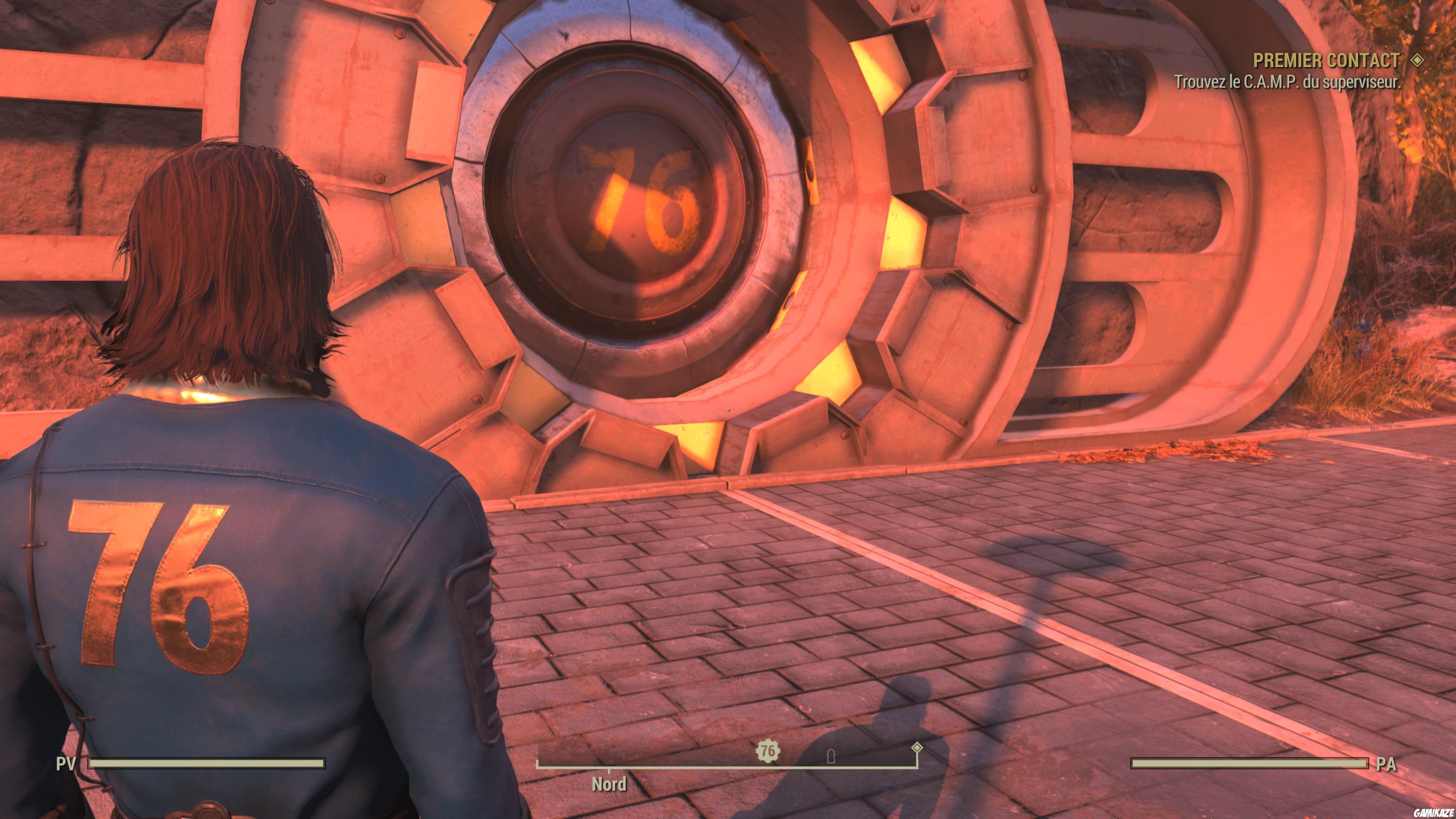
Task: Click the diamond quest marker on the compass
Action: coord(918,748)
